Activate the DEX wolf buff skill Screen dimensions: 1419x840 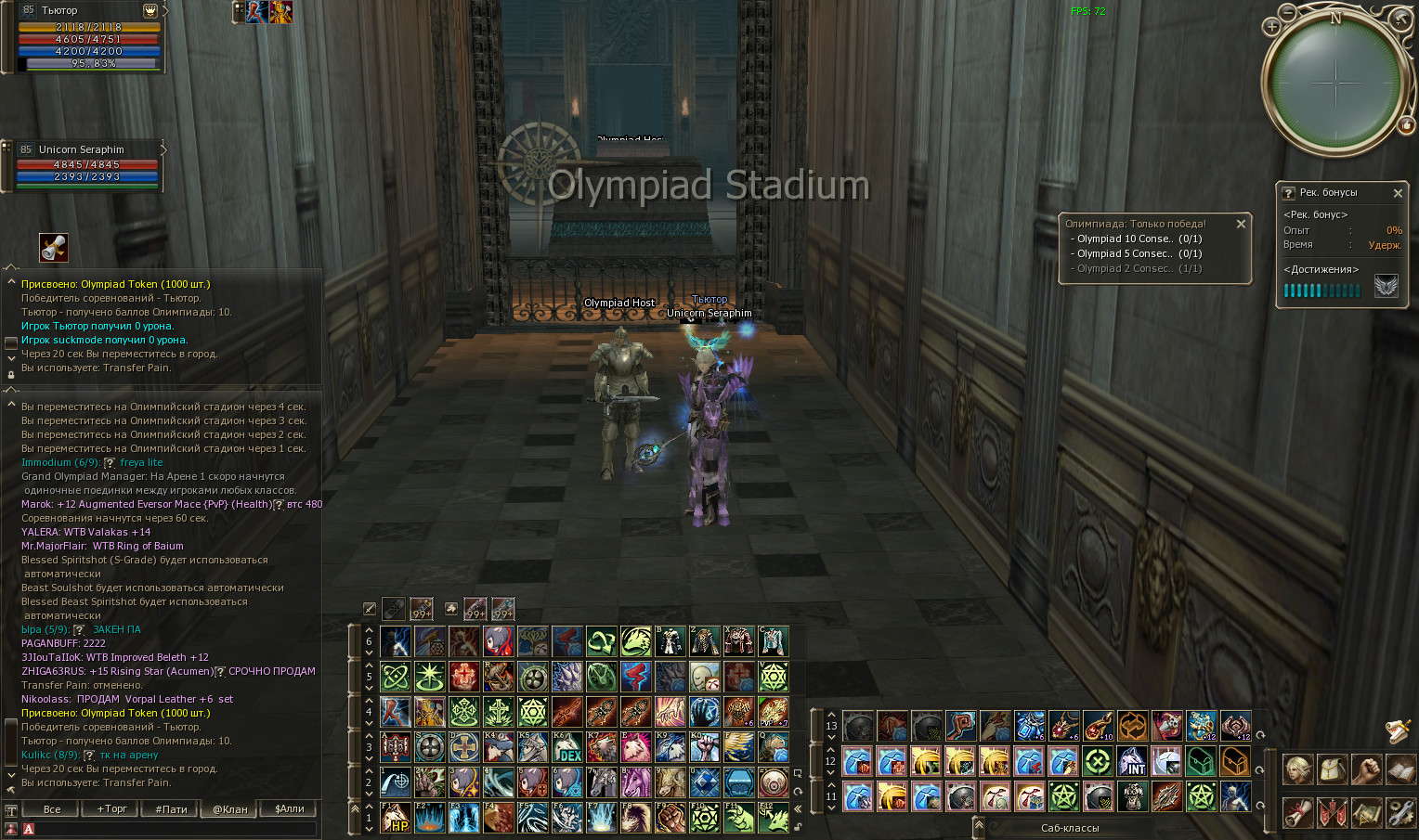coord(567,747)
